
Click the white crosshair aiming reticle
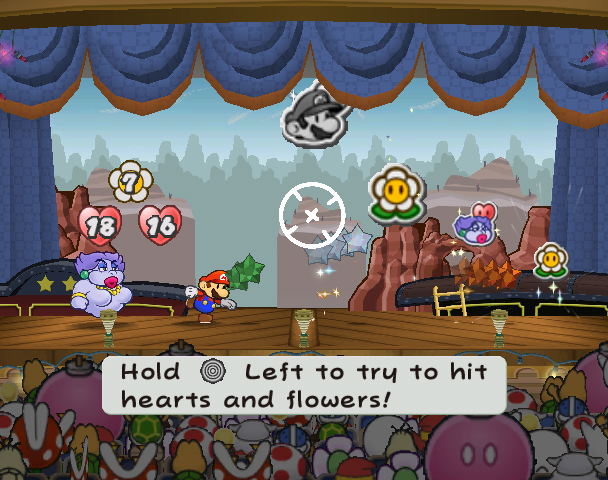point(312,215)
